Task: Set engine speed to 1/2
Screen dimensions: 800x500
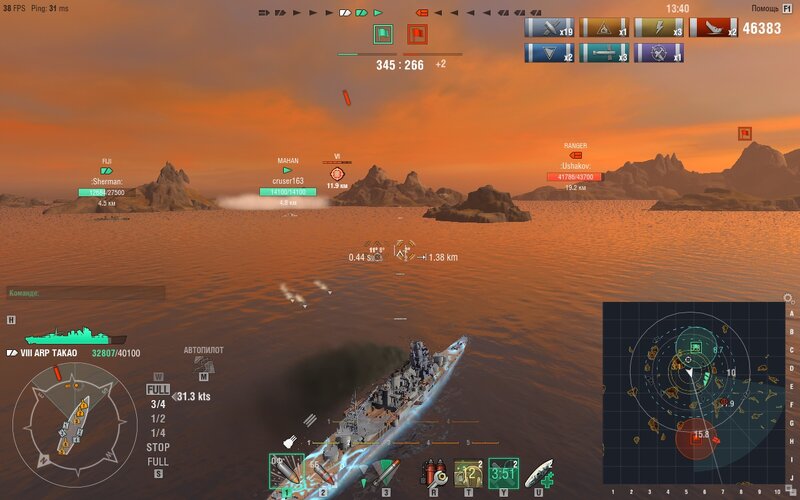Action: coord(158,418)
